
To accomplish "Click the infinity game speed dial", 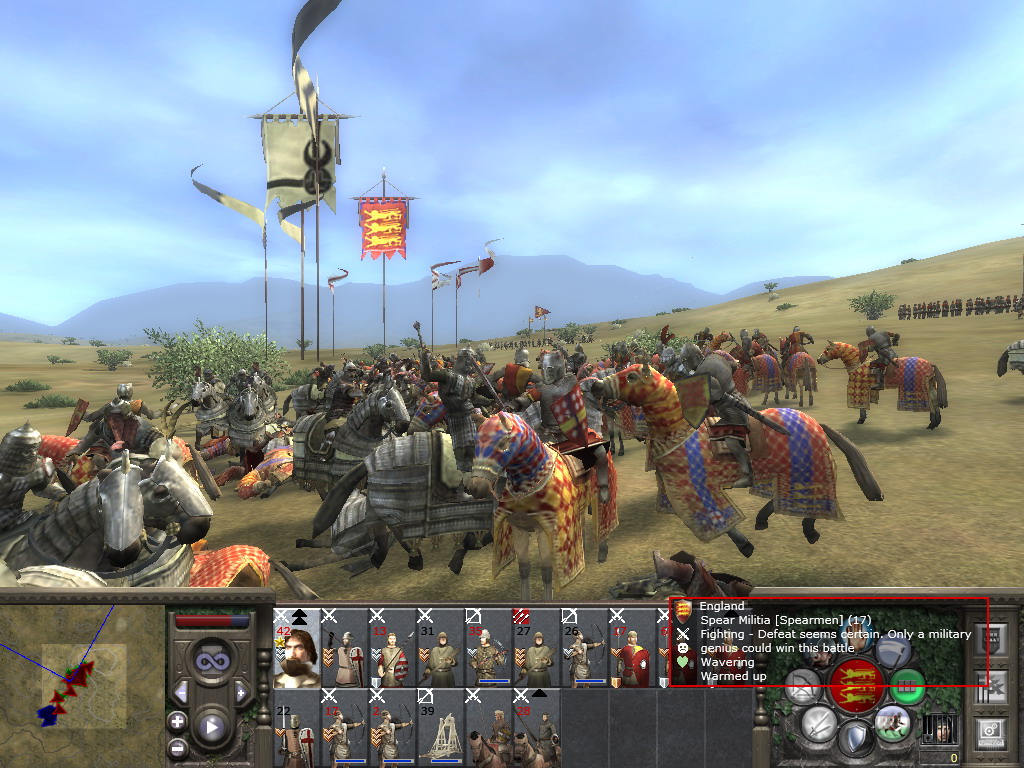I will 211,661.
